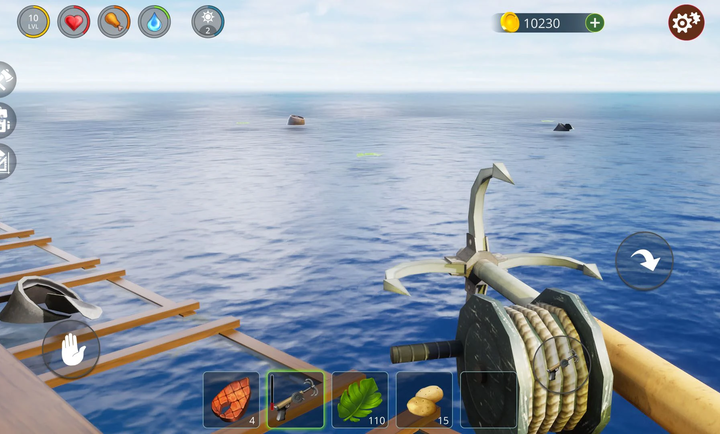
Task: Choose the palm leaf hotbar slot
Action: tap(360, 400)
